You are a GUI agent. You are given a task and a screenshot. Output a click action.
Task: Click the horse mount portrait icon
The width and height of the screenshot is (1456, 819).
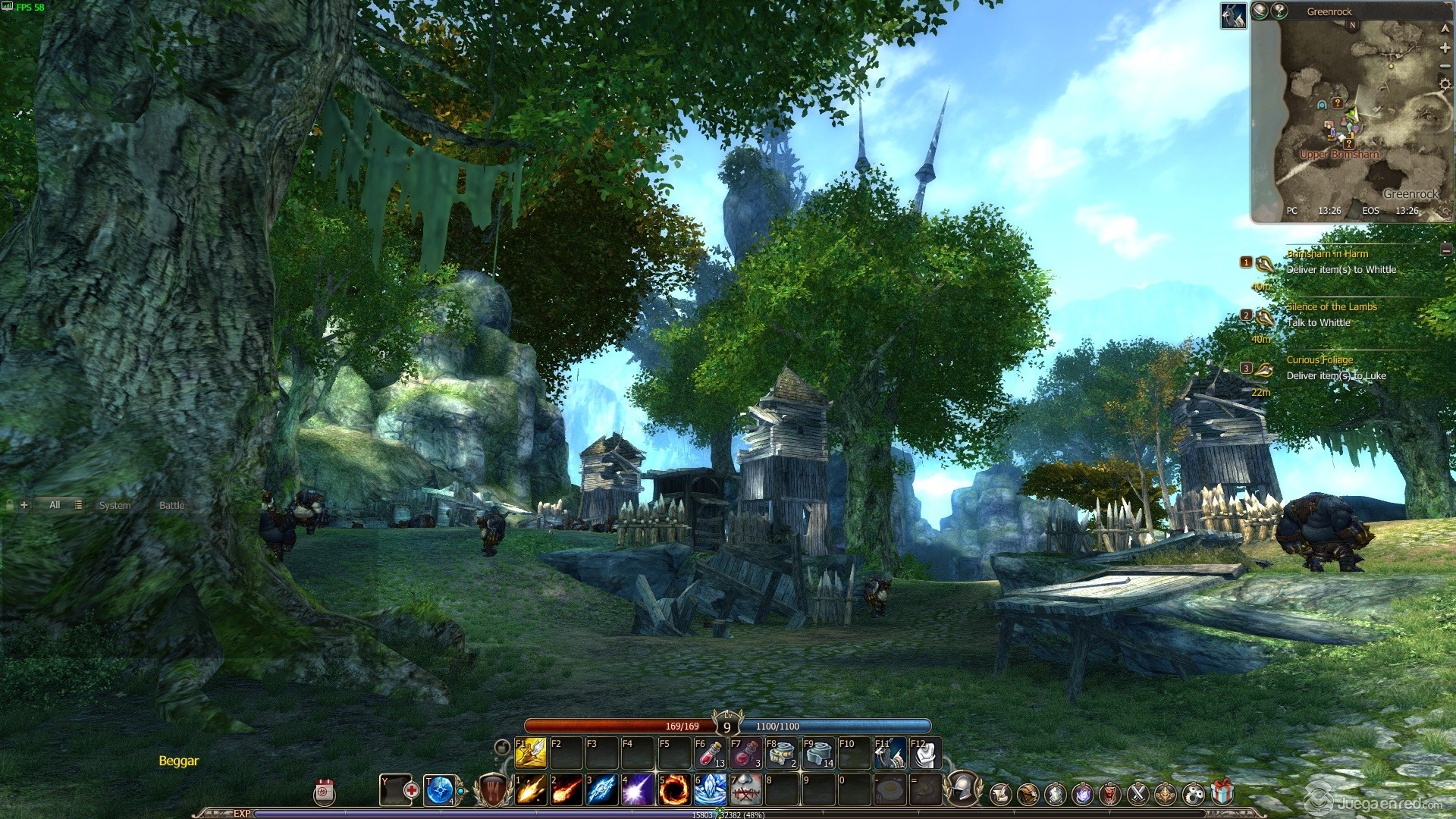tap(1233, 15)
